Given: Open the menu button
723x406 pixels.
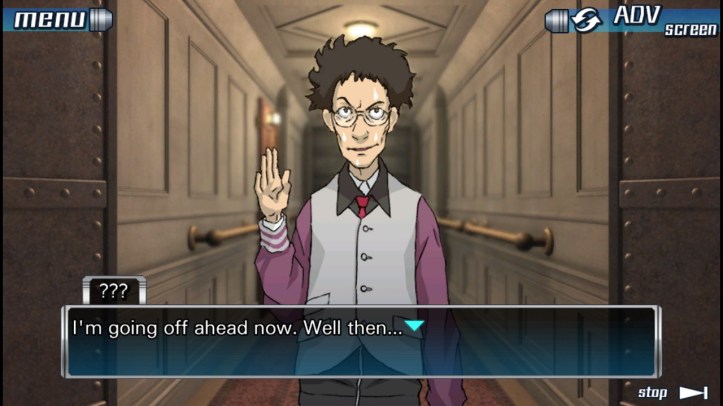Looking at the screenshot, I should tap(55, 19).
